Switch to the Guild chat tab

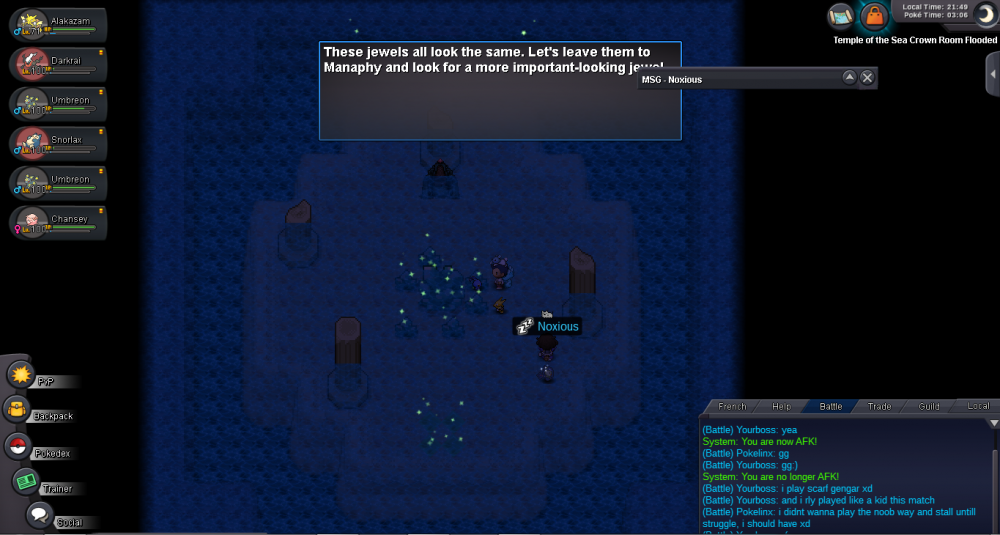(929, 406)
